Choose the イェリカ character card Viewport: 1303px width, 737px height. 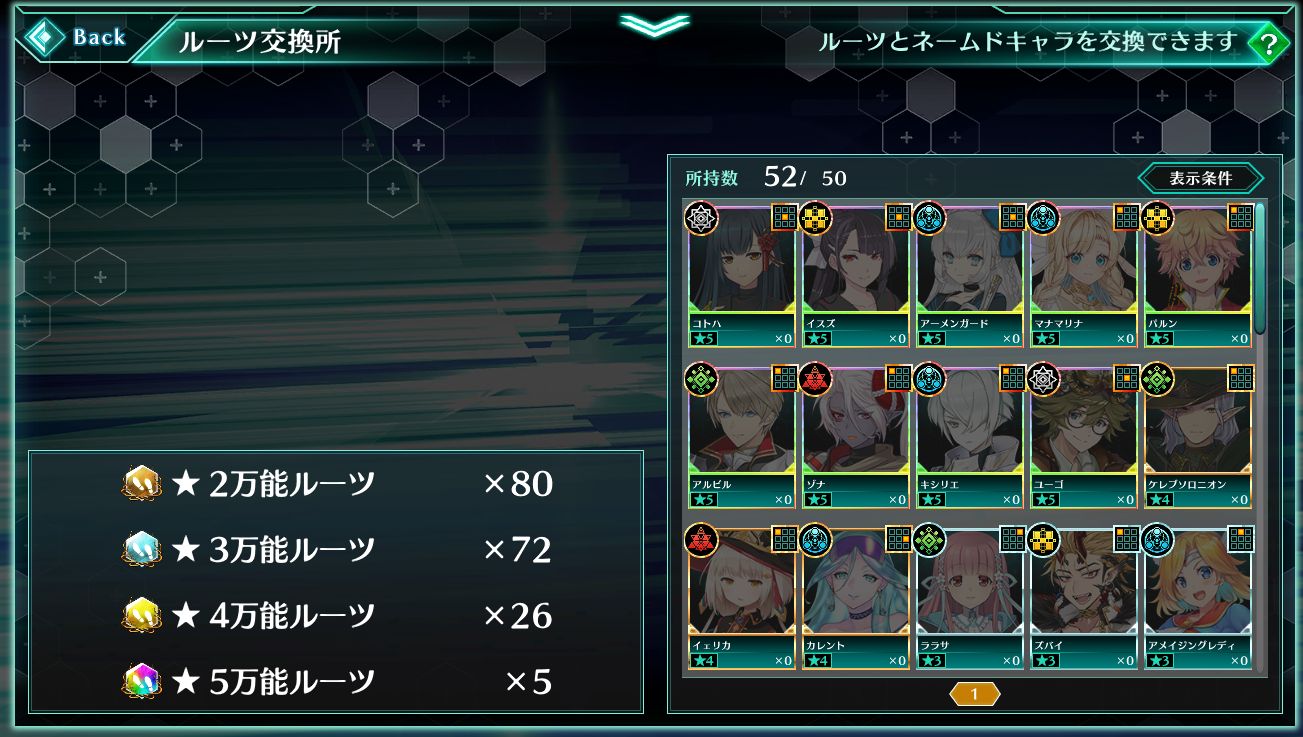[x=741, y=597]
